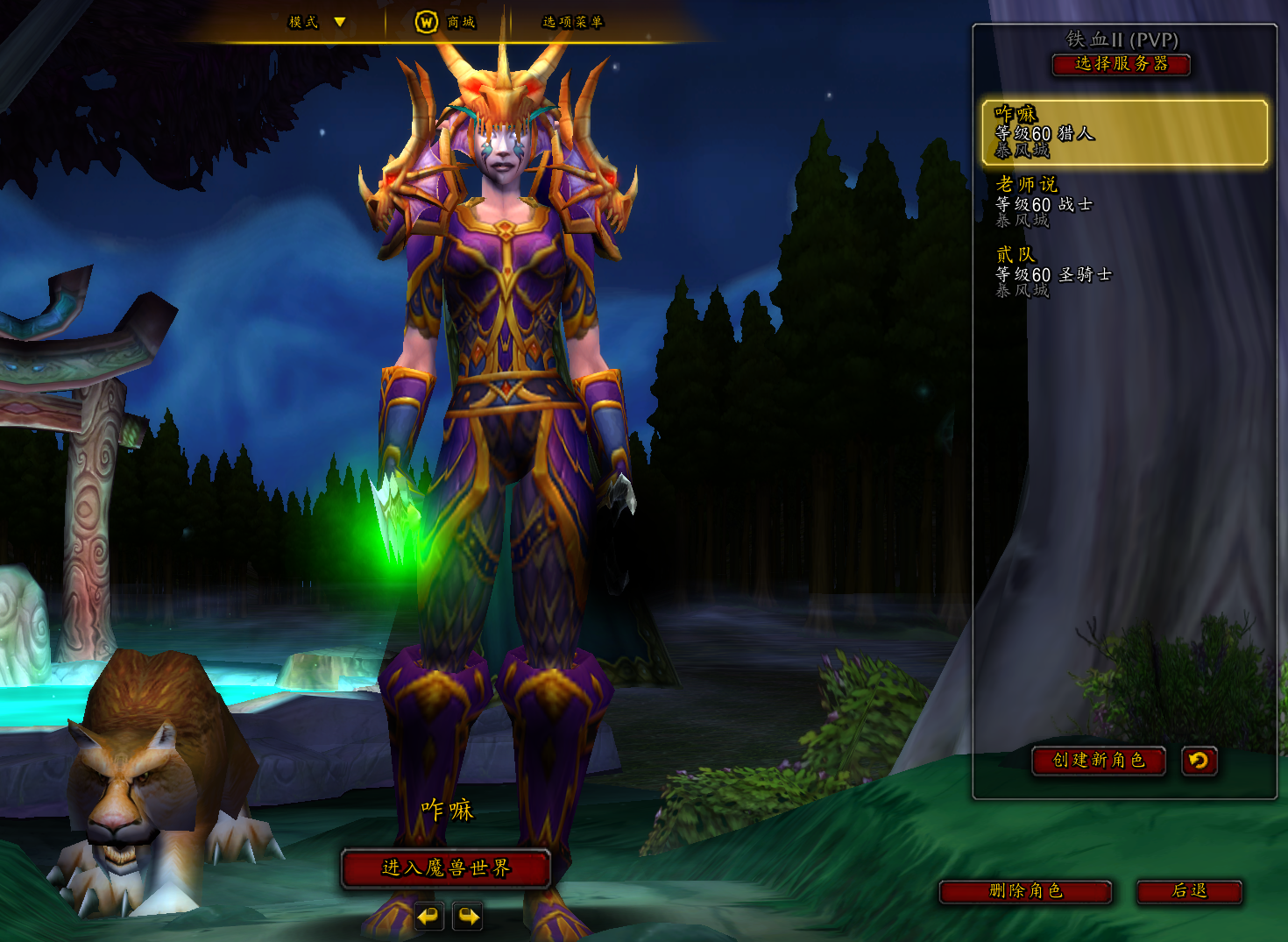
Task: Click 创建新角色 to create a character
Action: pyautogui.click(x=1099, y=761)
